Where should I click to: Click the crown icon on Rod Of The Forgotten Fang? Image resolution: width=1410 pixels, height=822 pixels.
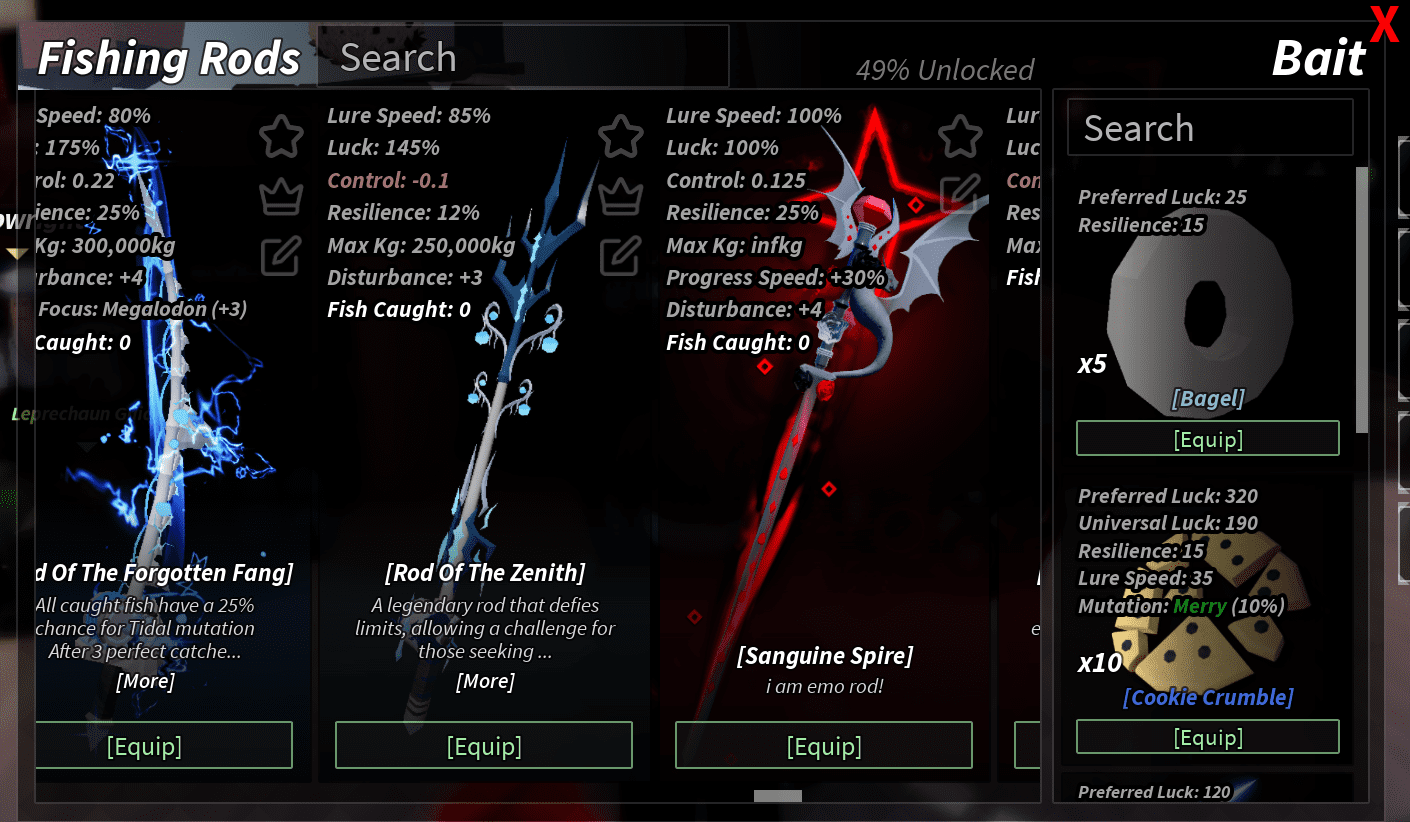tap(281, 197)
